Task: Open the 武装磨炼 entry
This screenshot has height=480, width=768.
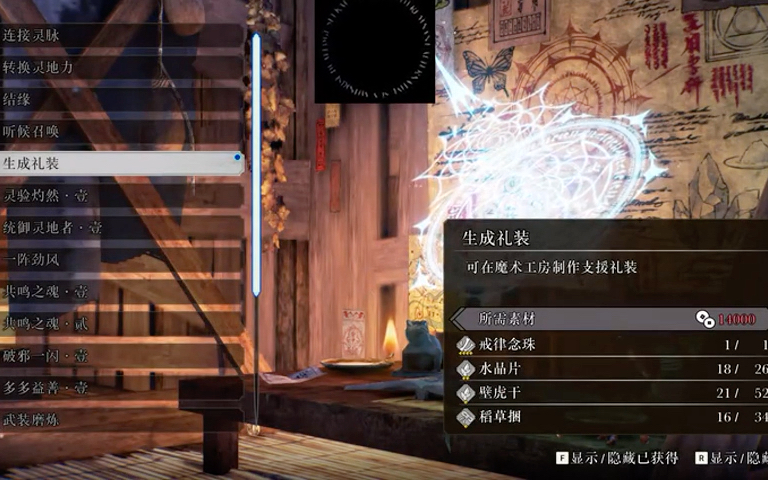Action: tap(120, 420)
